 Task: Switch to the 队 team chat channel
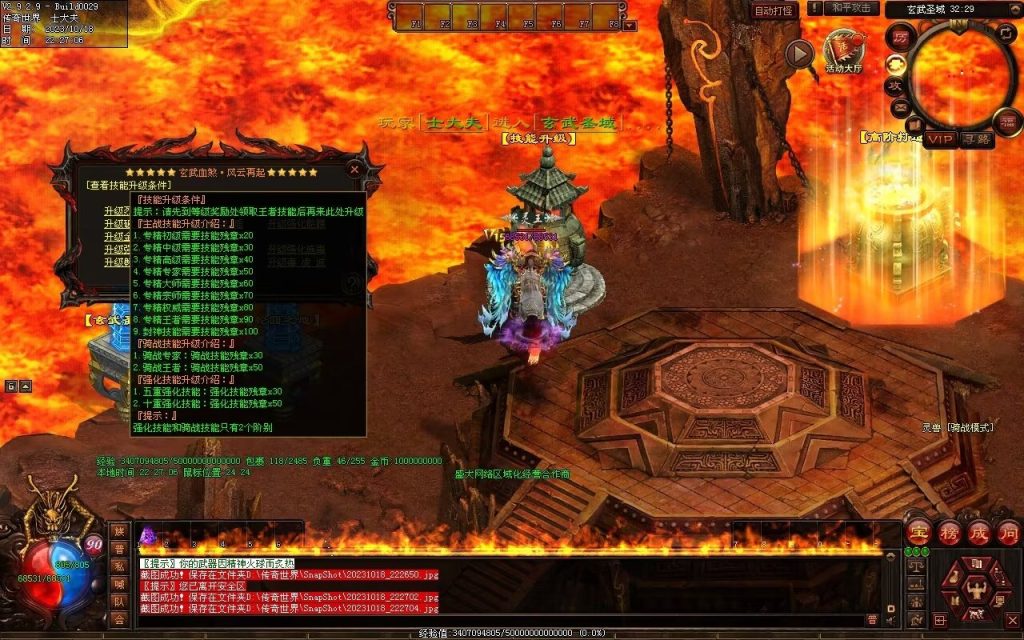119,600
